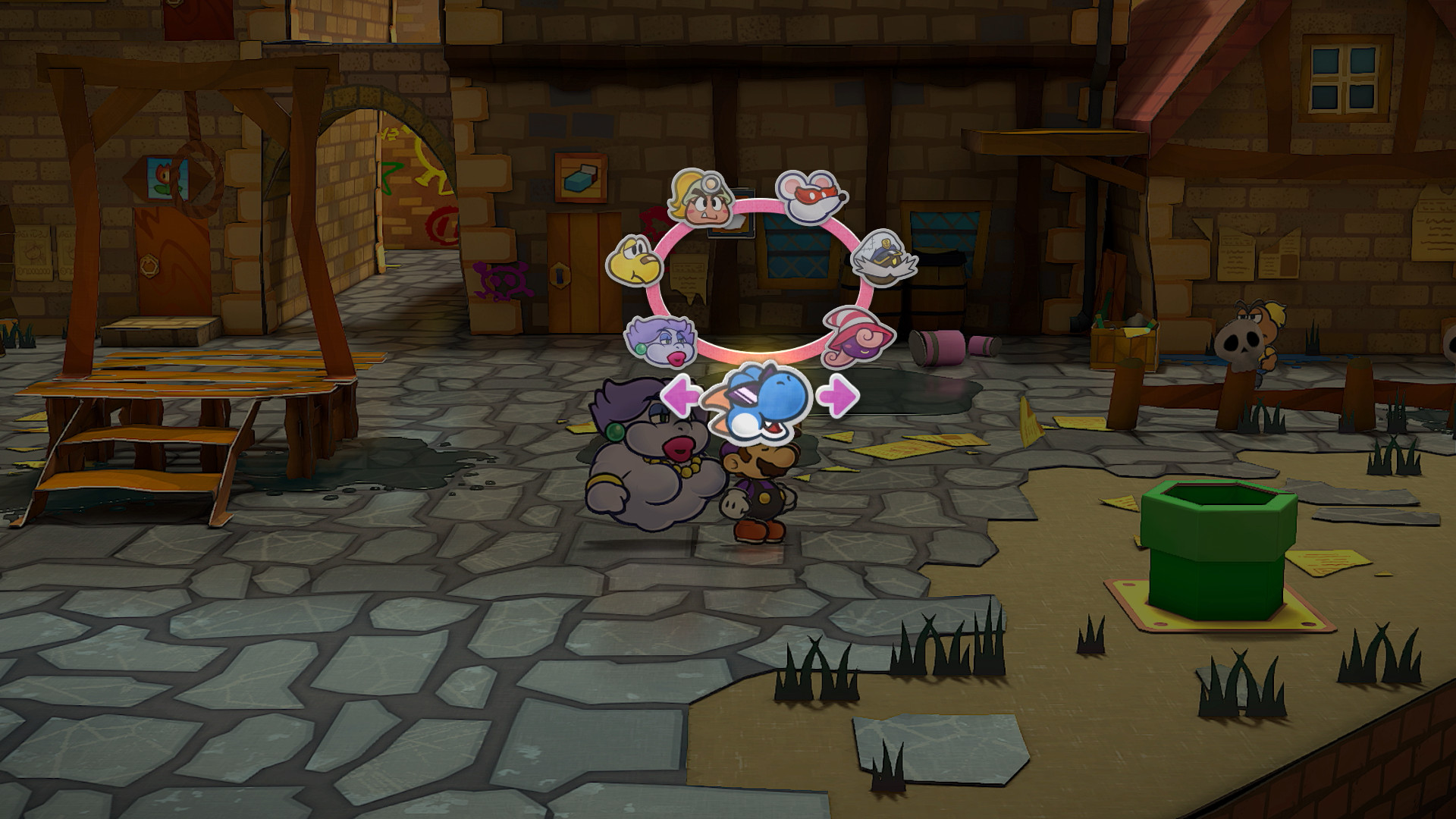Click the framed eraser picture above the door
1456x819 pixels.
[x=579, y=179]
